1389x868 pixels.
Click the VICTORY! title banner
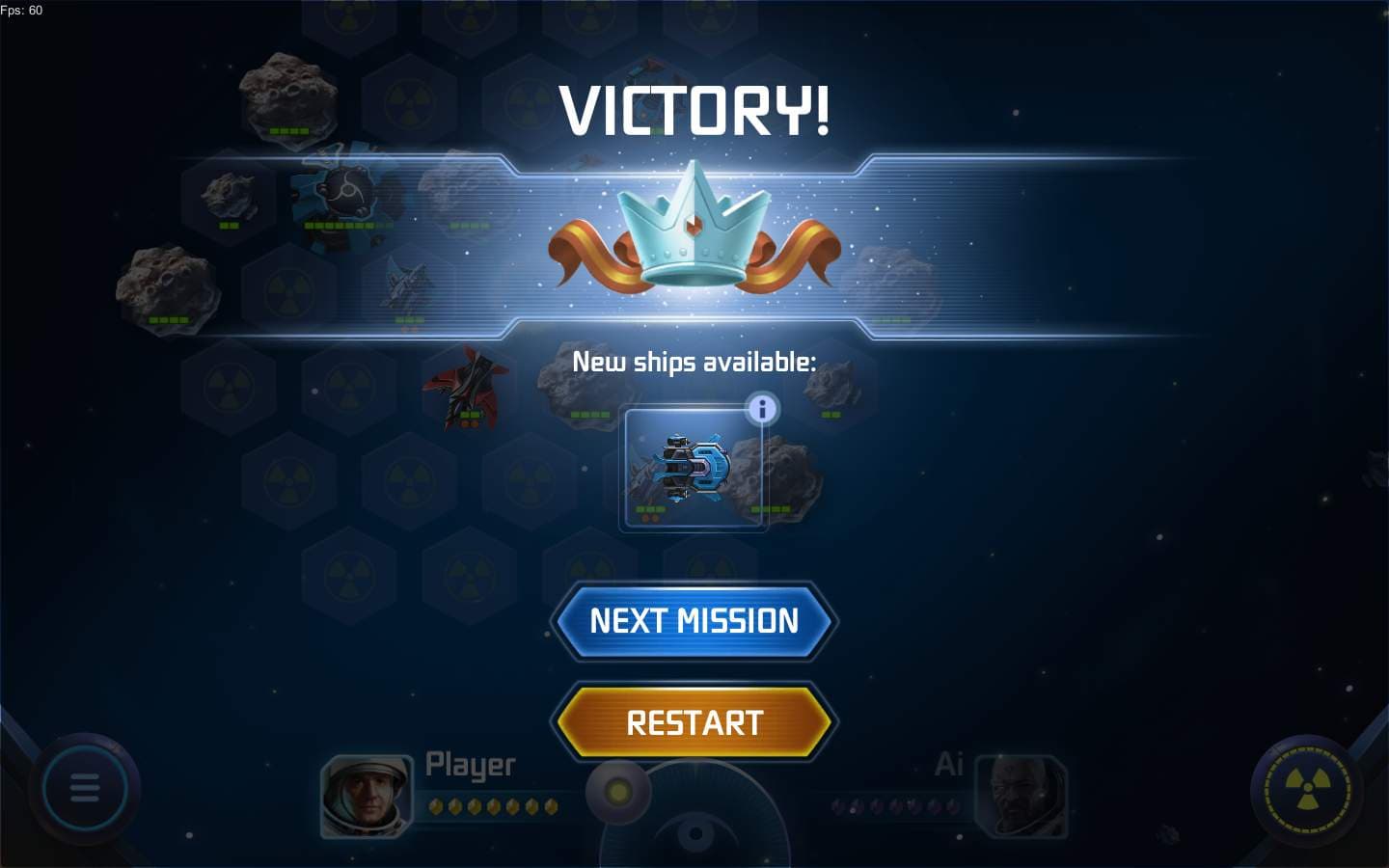[x=693, y=109]
